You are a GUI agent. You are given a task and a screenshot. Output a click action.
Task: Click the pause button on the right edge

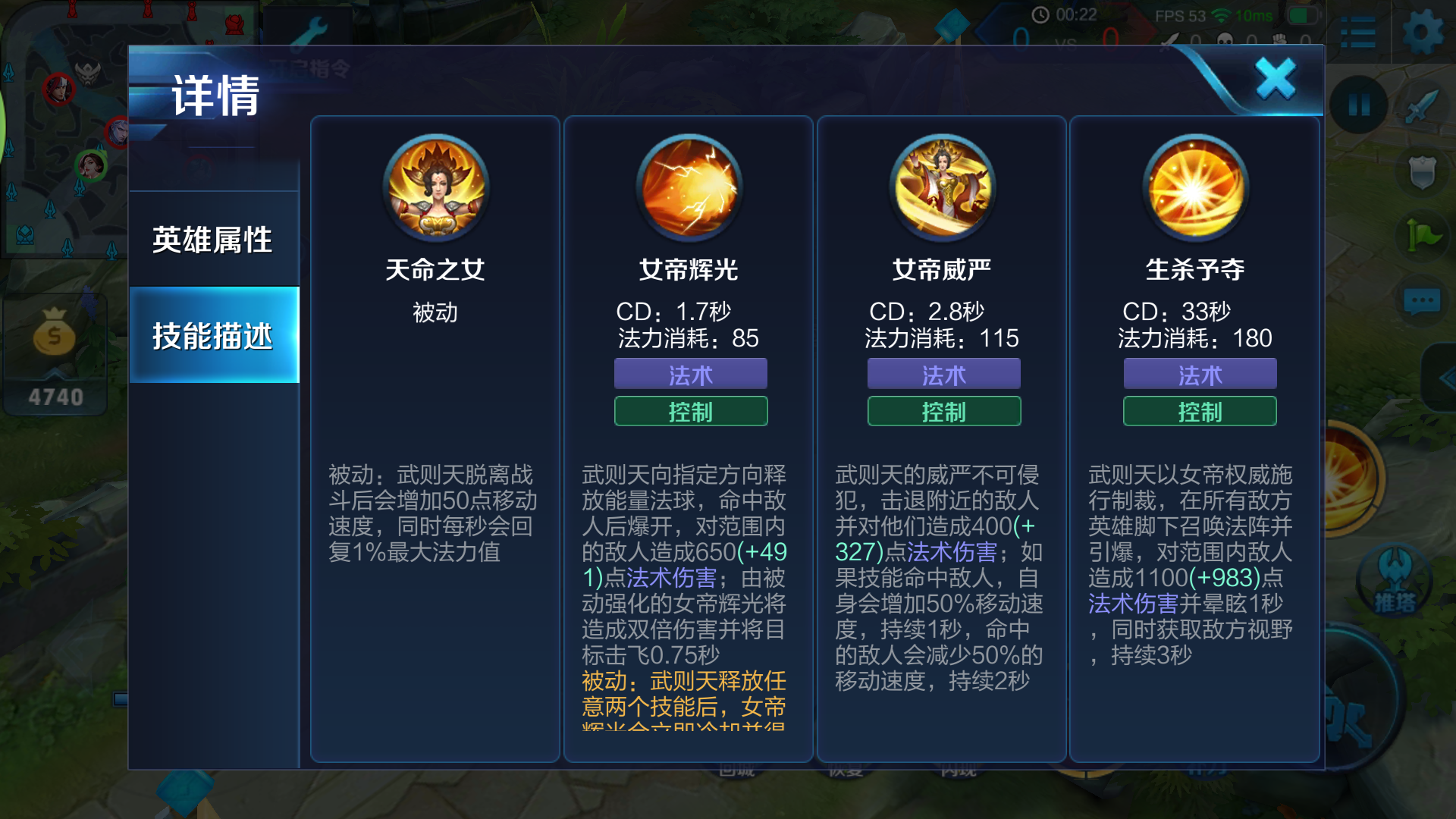point(1360,106)
